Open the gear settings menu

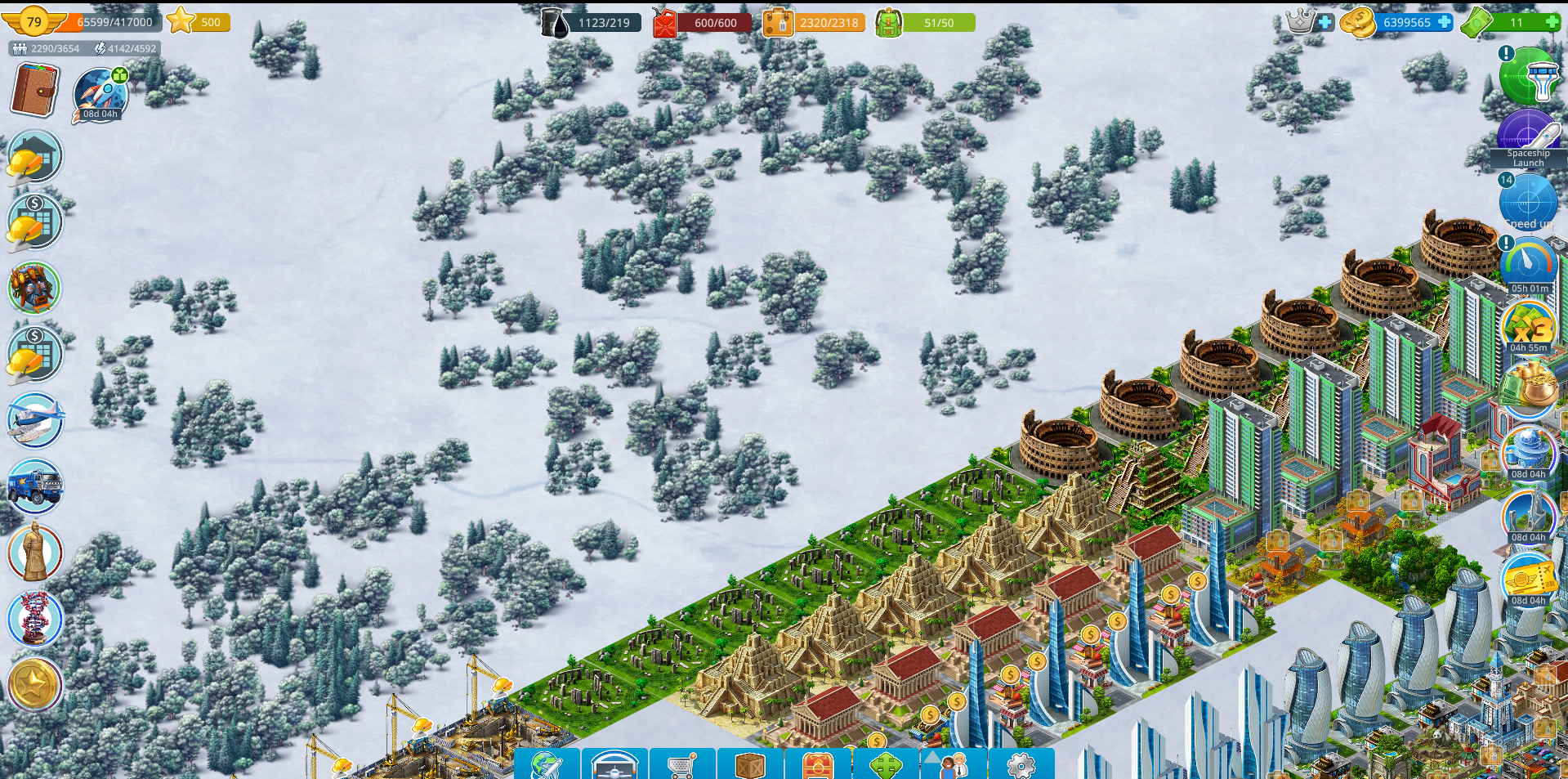click(x=1021, y=765)
